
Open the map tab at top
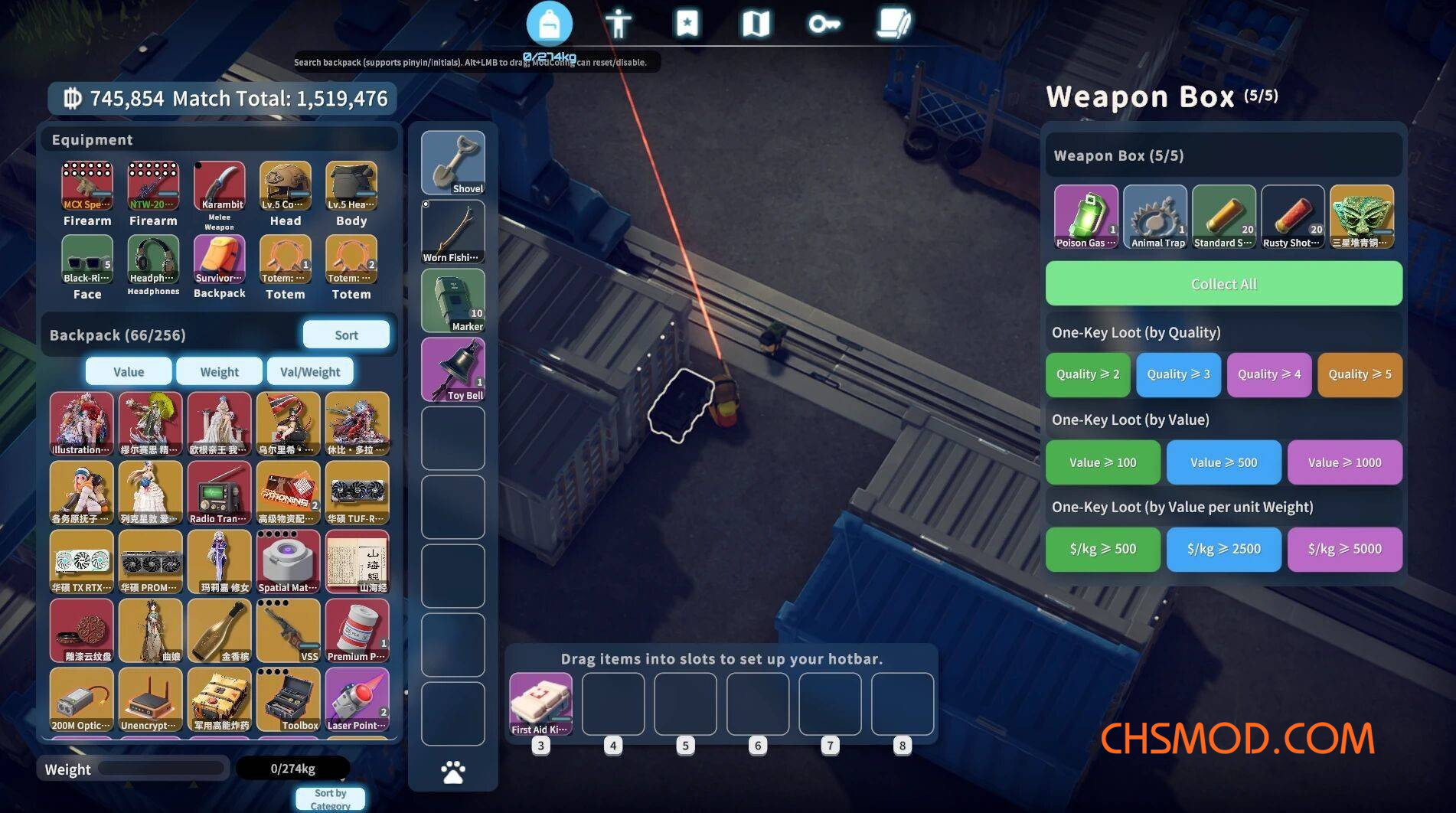coord(756,24)
